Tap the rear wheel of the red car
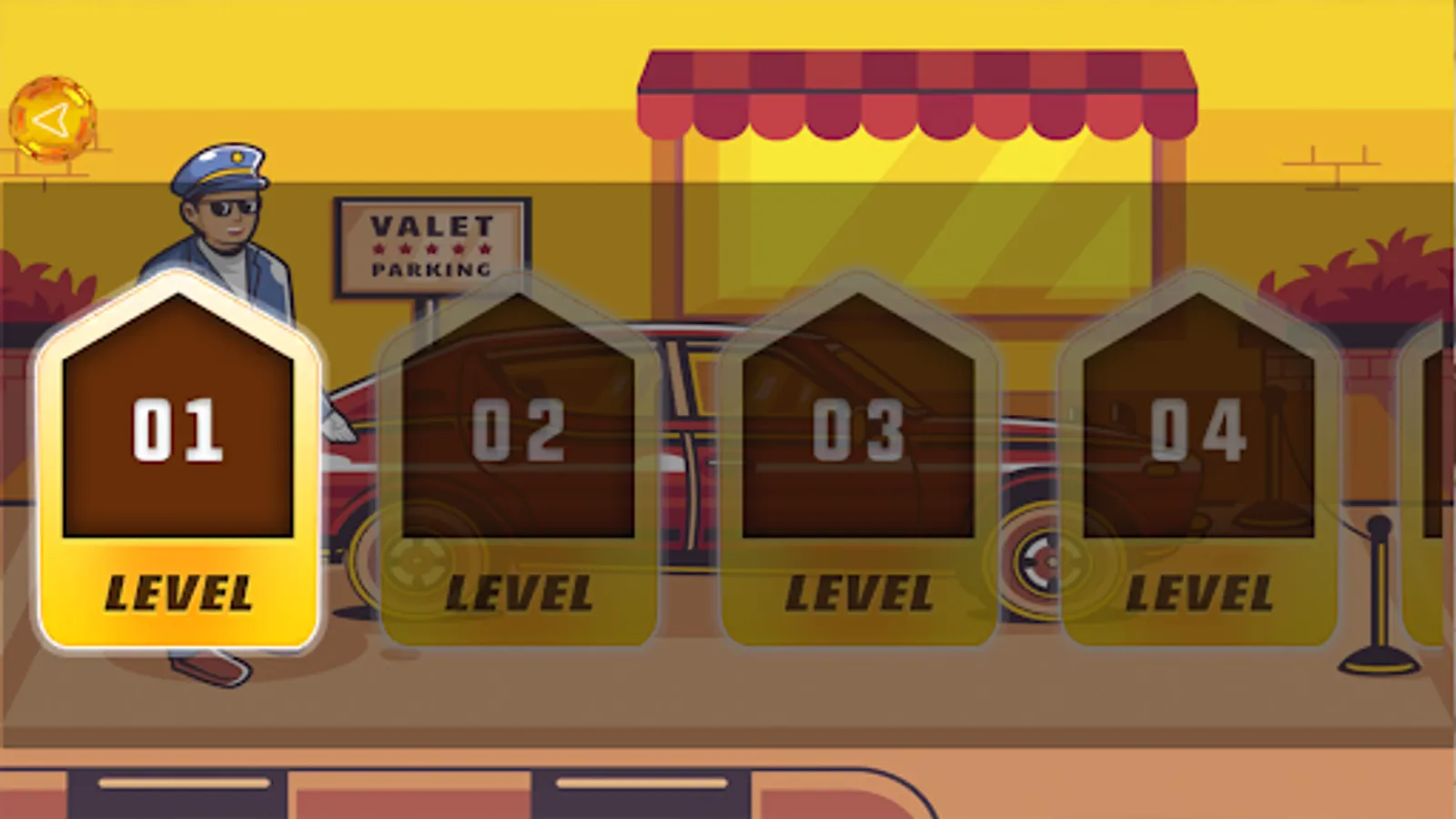The height and width of the screenshot is (819, 1456). (1042, 560)
